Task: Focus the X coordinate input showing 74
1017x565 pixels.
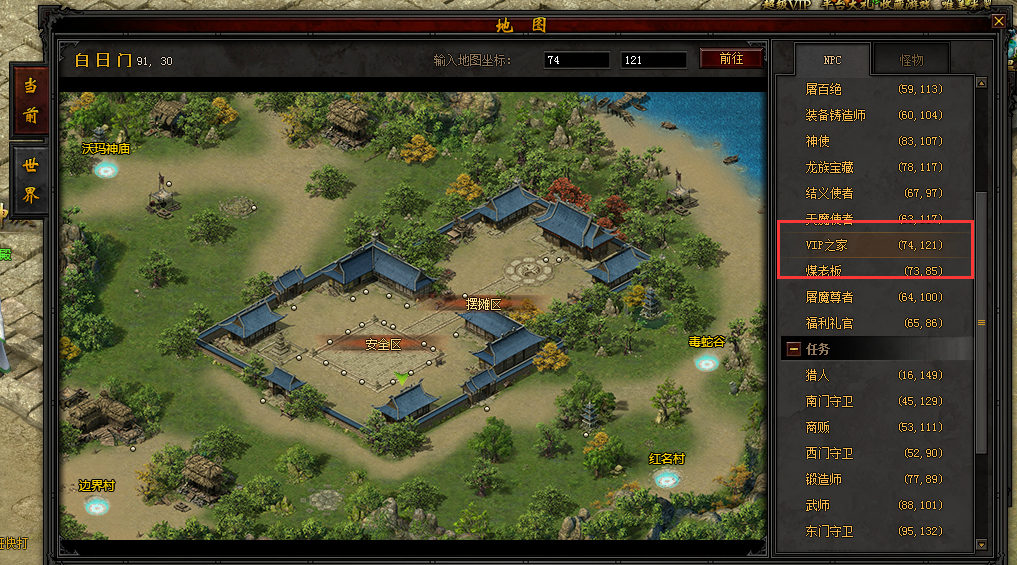Action: pos(576,60)
